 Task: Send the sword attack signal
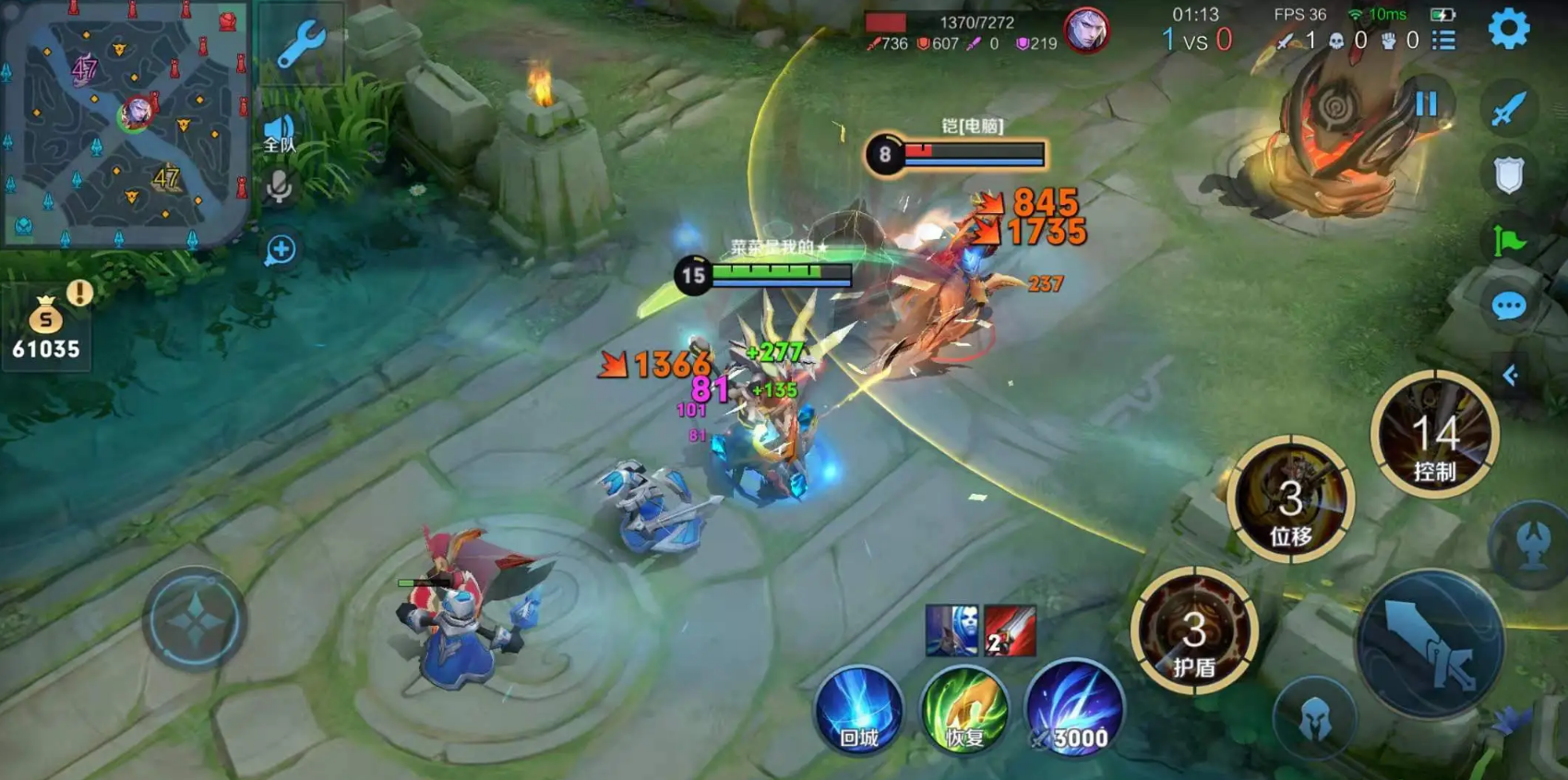coord(1509,109)
